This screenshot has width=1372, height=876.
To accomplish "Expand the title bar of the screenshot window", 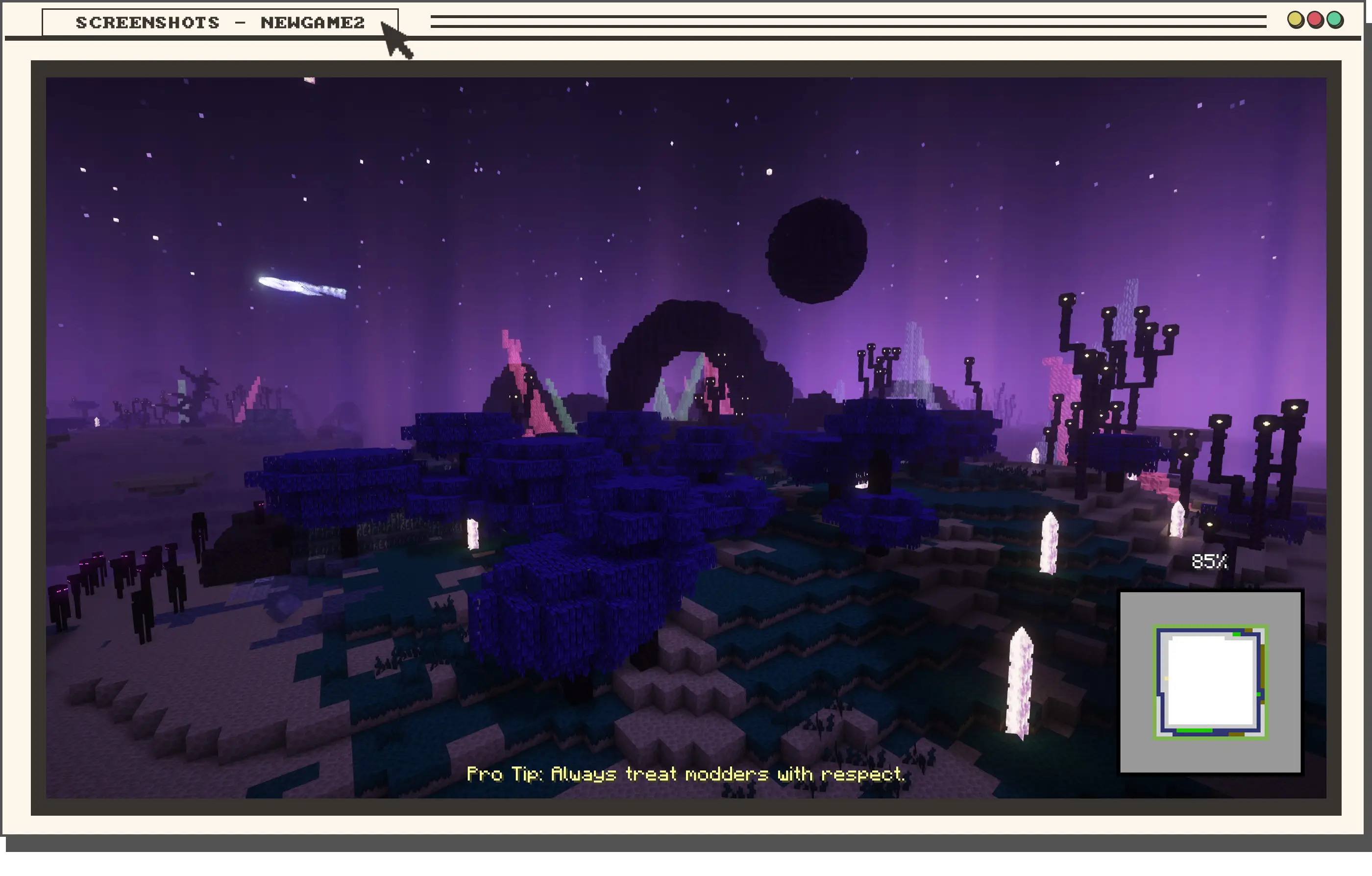I will 220,22.
